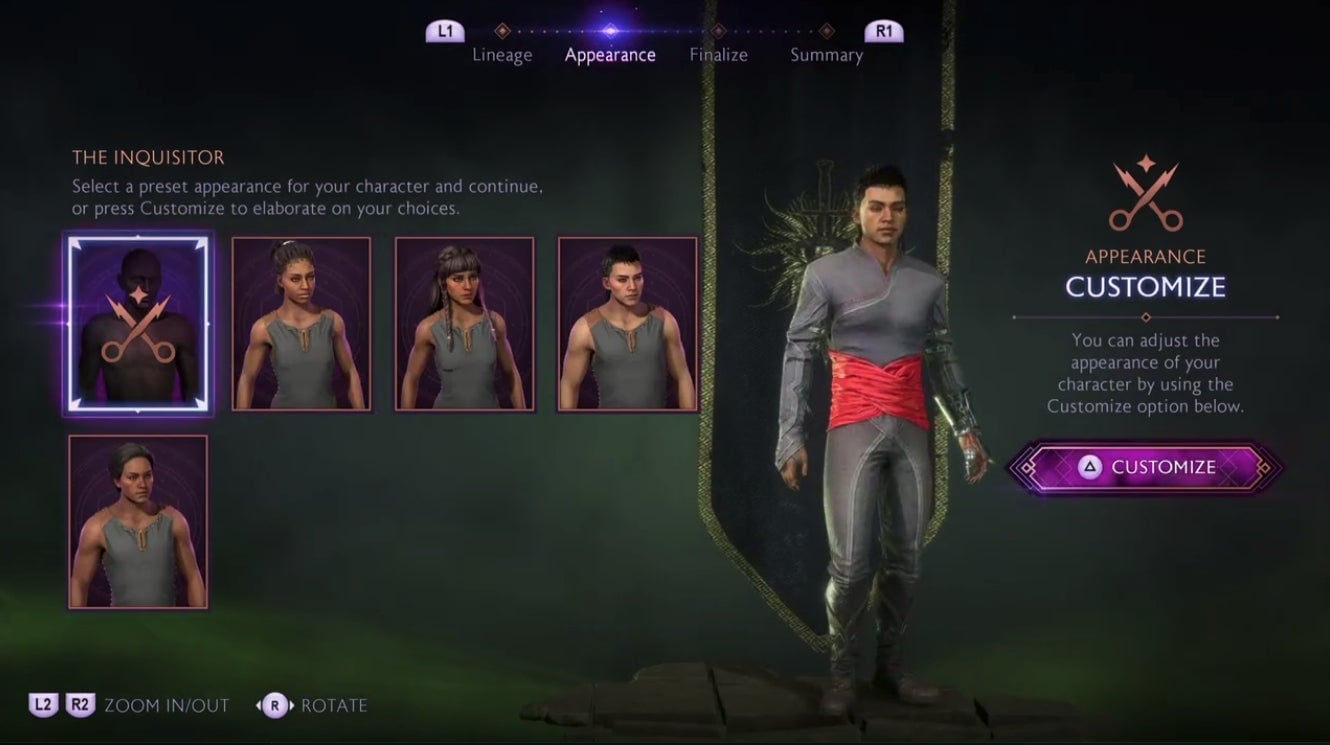This screenshot has width=1330, height=745.
Task: Pick the preset with braided hair
Action: coord(465,321)
